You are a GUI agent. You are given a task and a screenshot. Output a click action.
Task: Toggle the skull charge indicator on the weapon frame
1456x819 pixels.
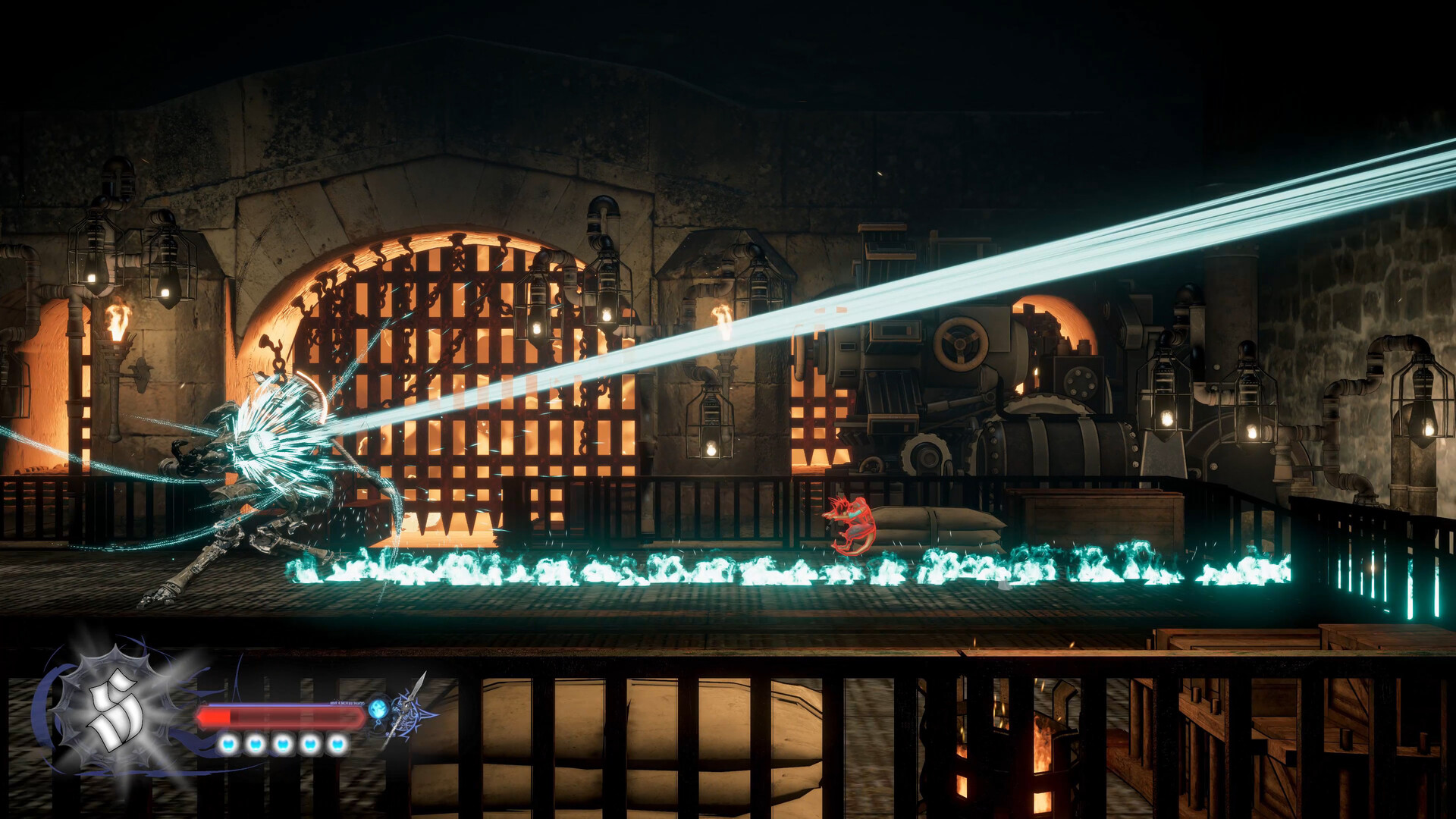(379, 709)
